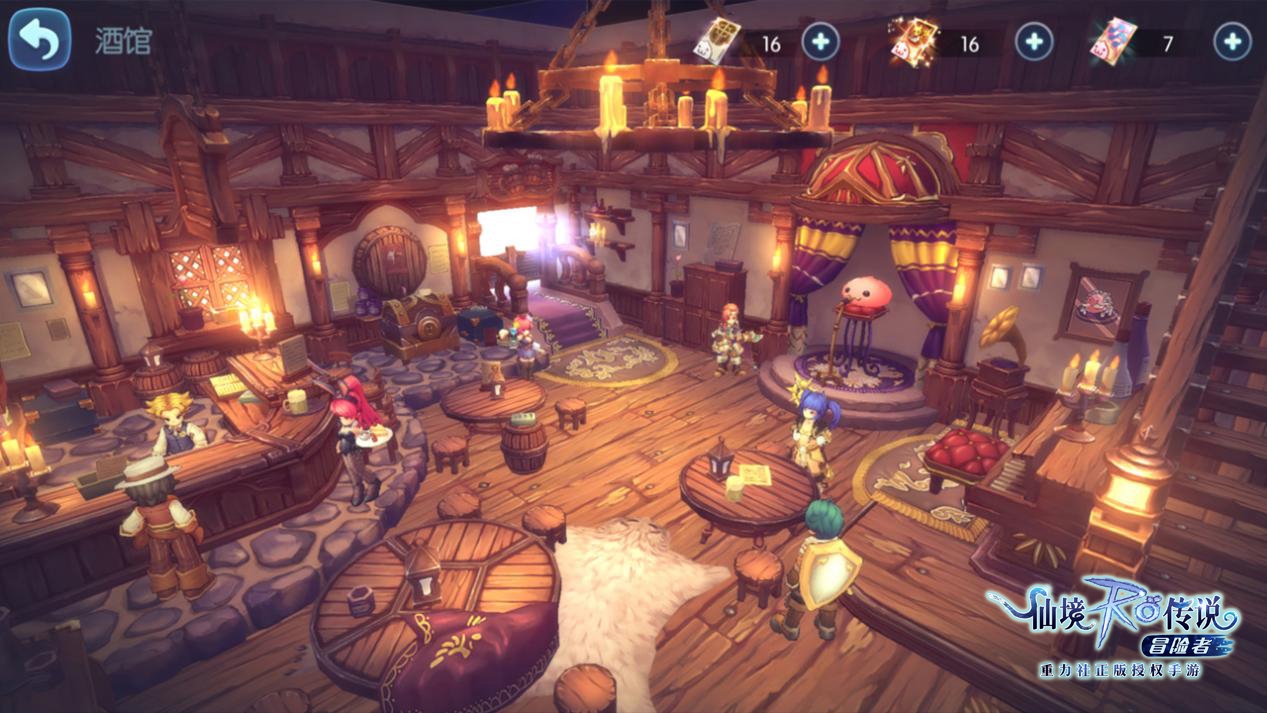This screenshot has height=713, width=1267.
Task: Add more brown cookie tickets with plus button
Action: (x=820, y=42)
